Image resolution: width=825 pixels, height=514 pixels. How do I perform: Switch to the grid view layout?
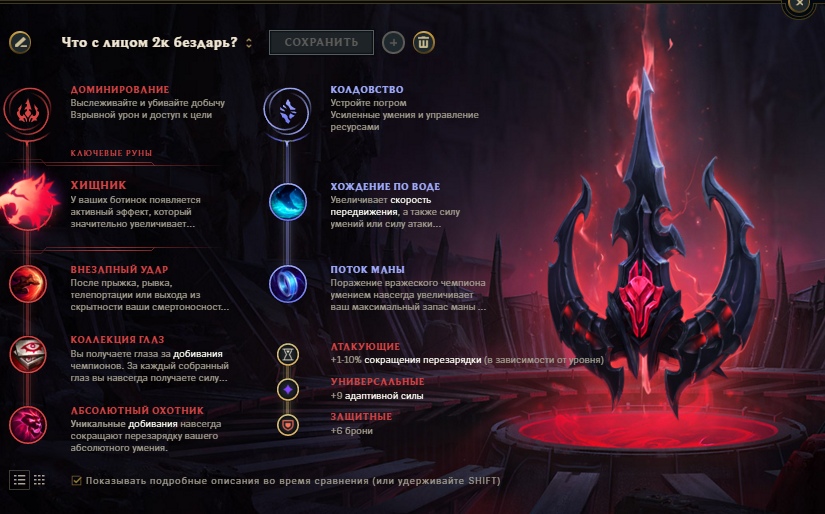pos(39,479)
